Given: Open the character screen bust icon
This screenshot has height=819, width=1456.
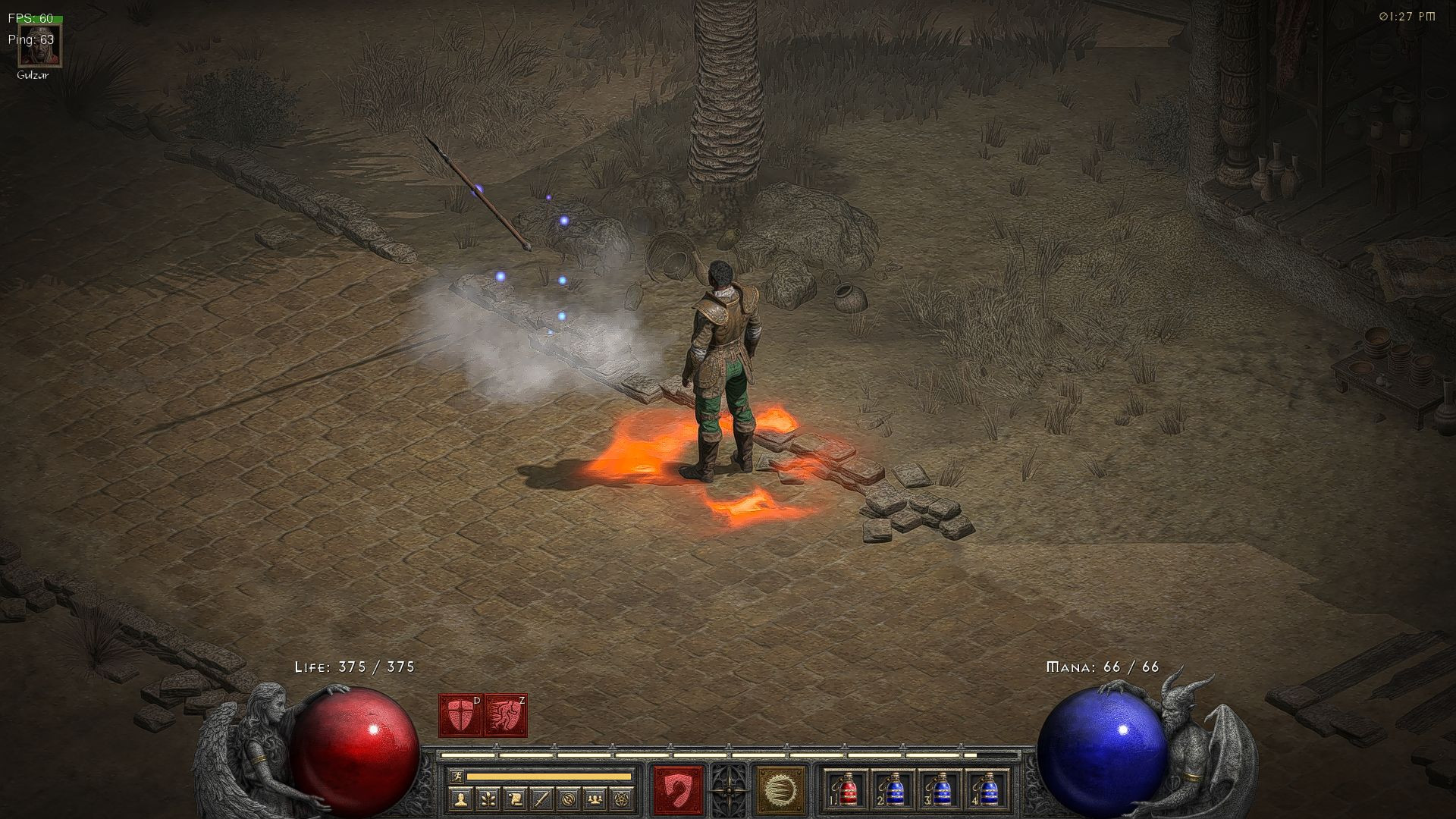Looking at the screenshot, I should [x=460, y=799].
